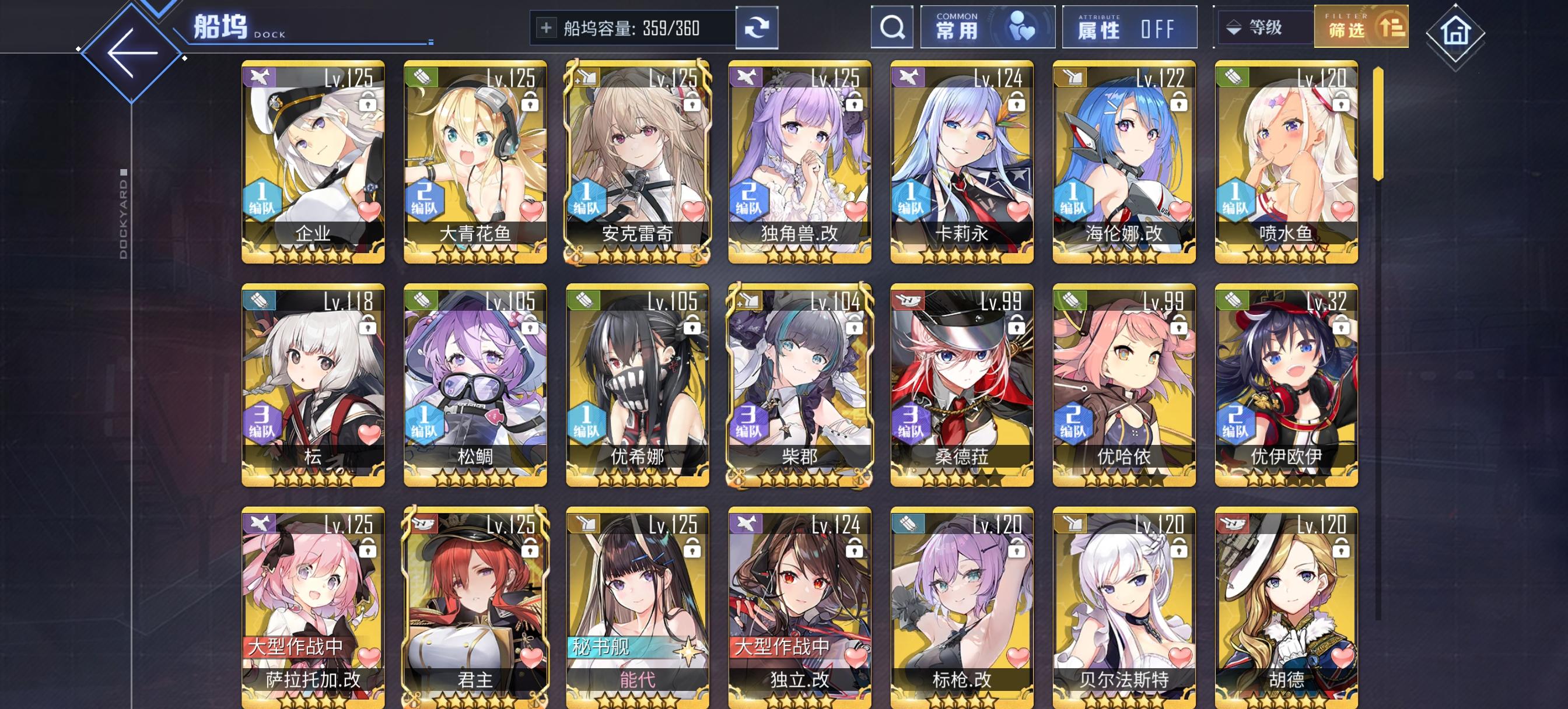
Task: Open the 筛选 filter panel
Action: click(1361, 27)
